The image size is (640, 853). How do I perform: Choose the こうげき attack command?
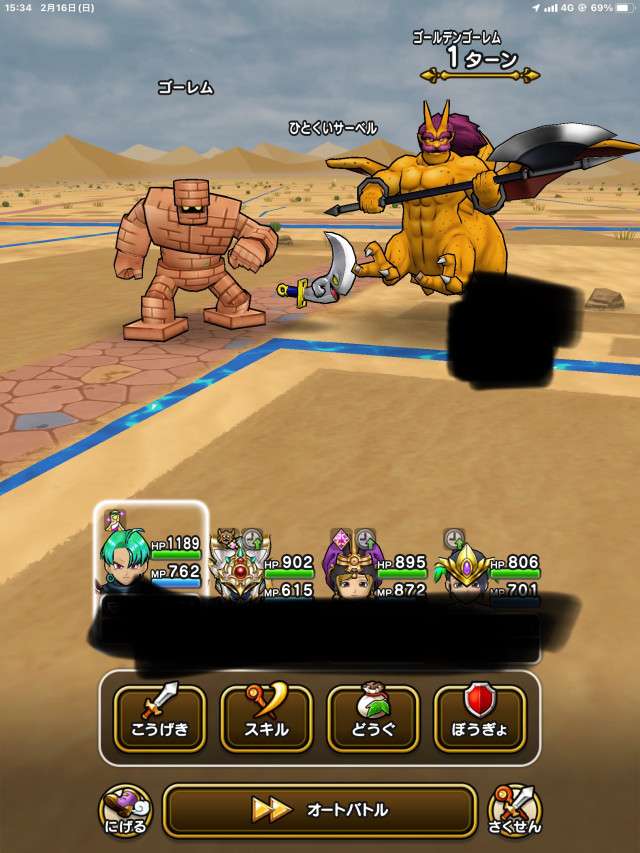[x=159, y=717]
